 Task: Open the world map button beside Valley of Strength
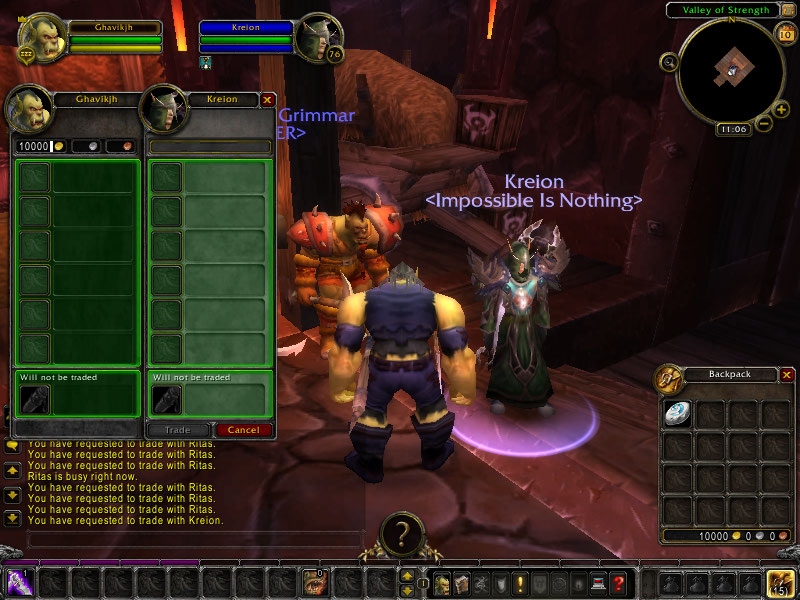pos(788,10)
